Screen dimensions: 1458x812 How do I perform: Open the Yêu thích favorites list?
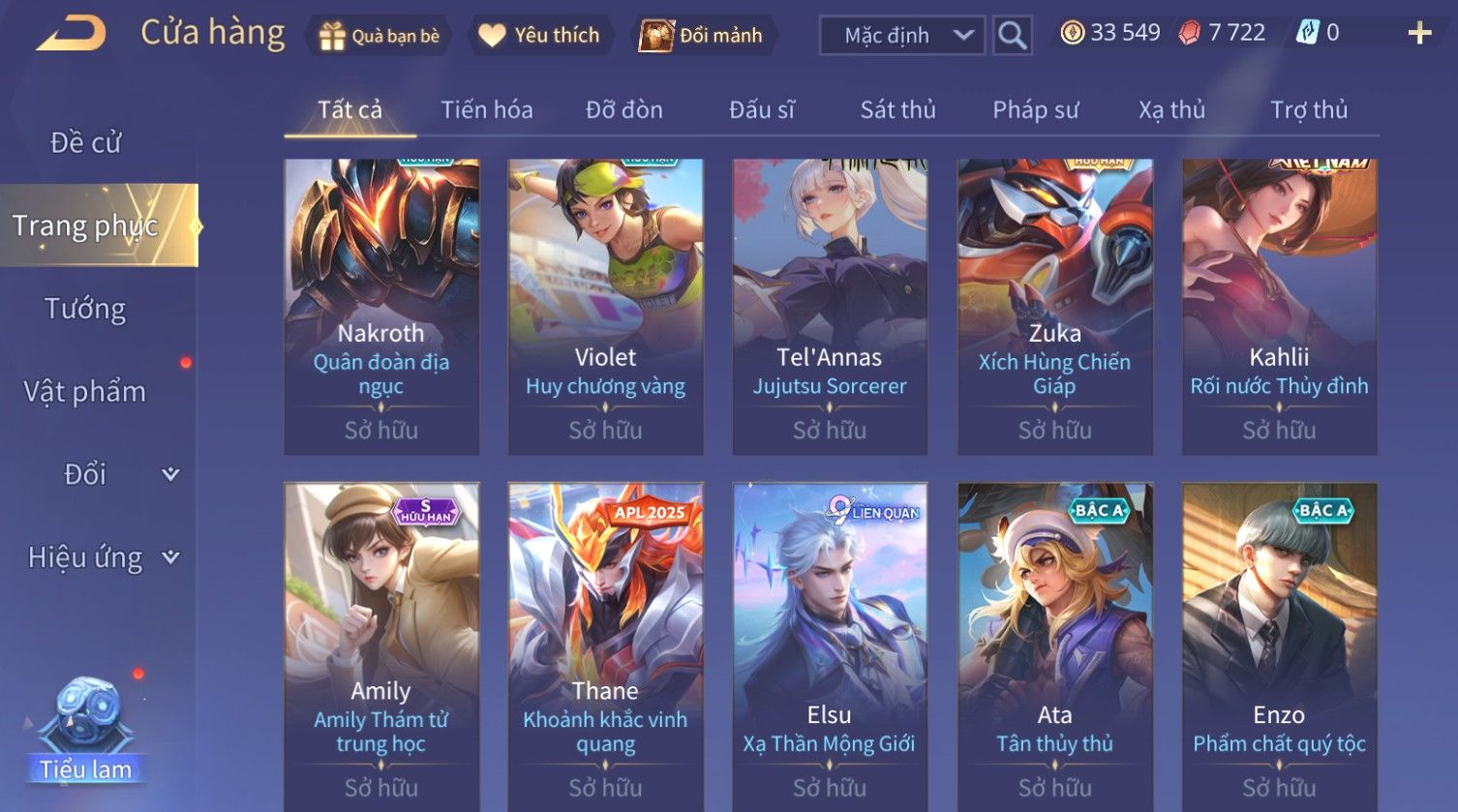pyautogui.click(x=540, y=36)
